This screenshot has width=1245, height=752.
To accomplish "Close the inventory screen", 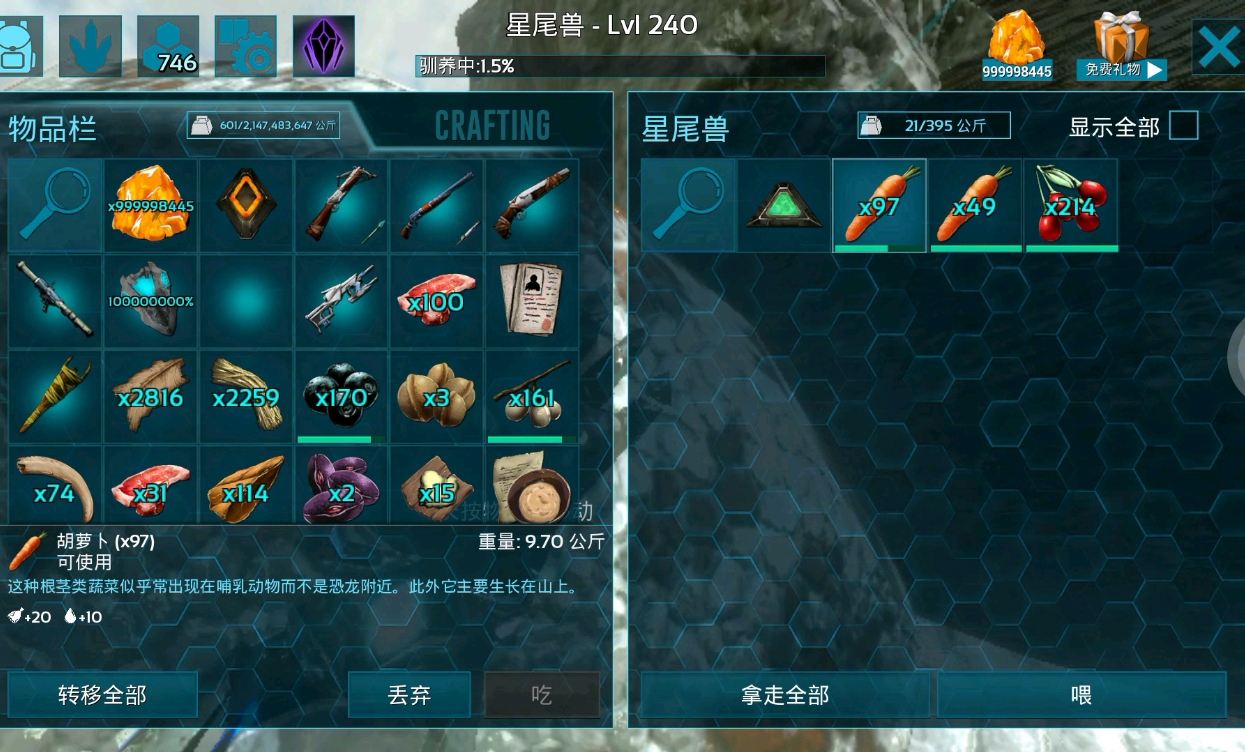I will 1218,46.
